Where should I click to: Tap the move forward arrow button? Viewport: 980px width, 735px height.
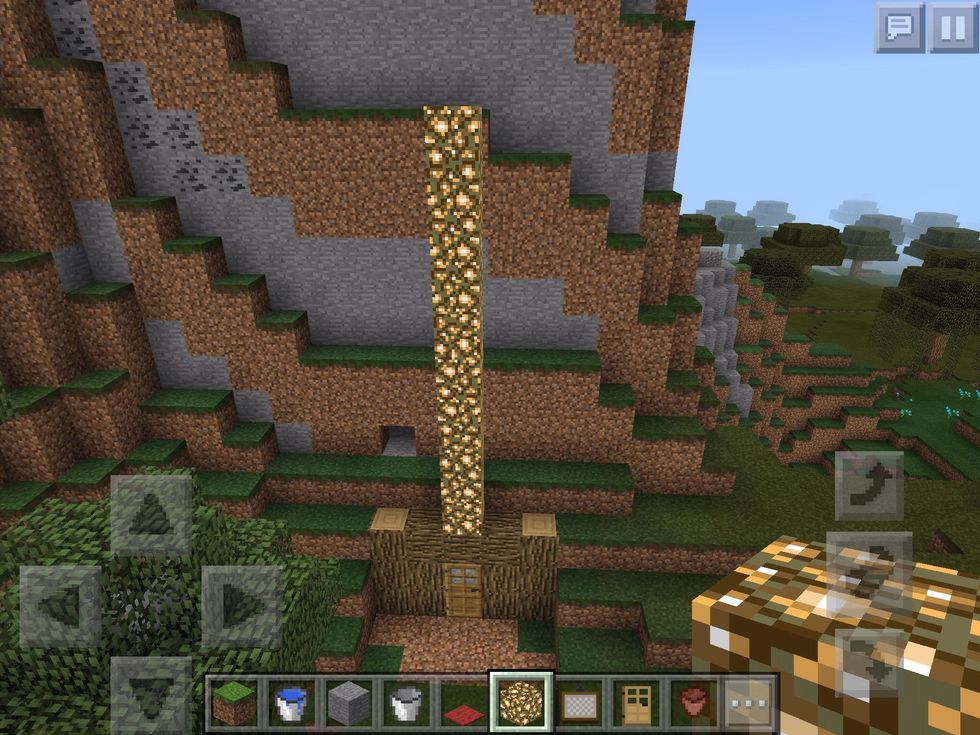[x=151, y=514]
